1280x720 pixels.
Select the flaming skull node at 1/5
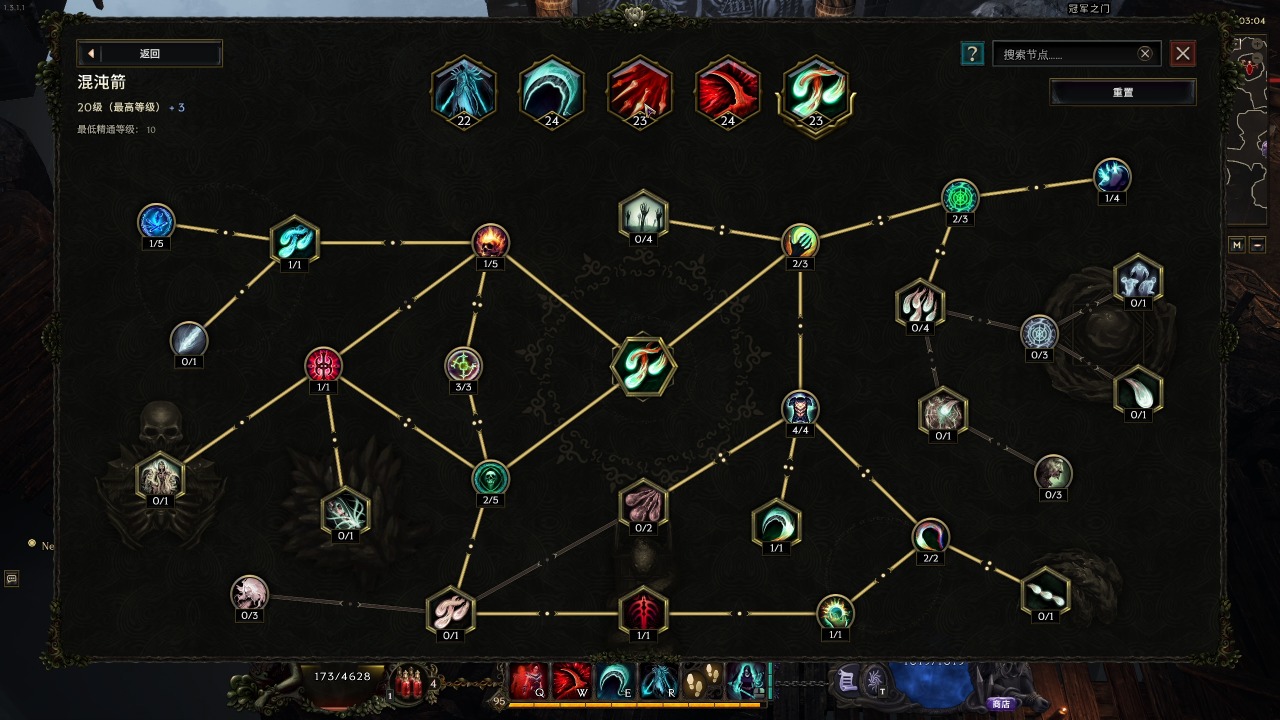click(x=490, y=241)
